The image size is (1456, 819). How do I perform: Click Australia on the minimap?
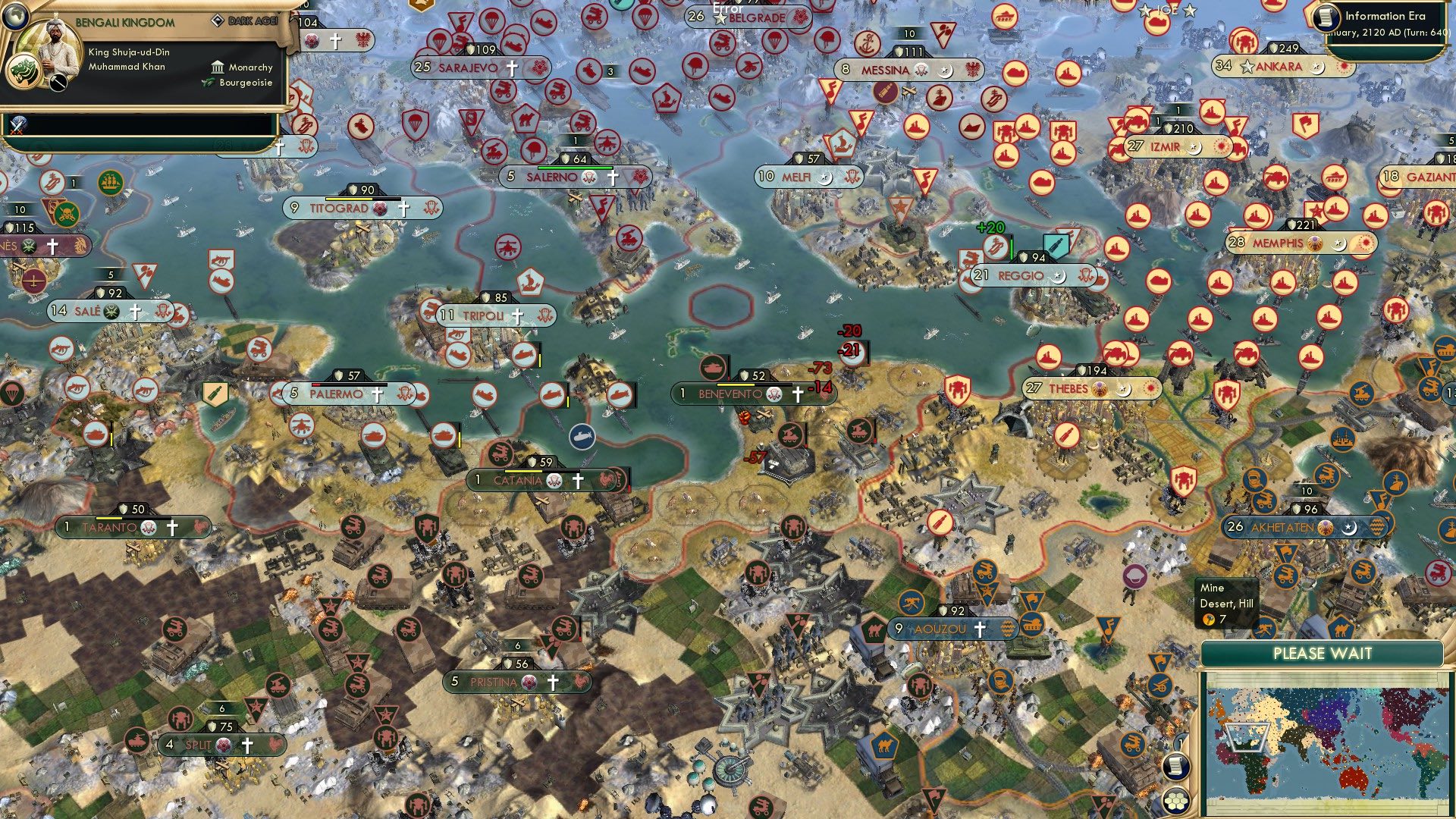[1353, 778]
